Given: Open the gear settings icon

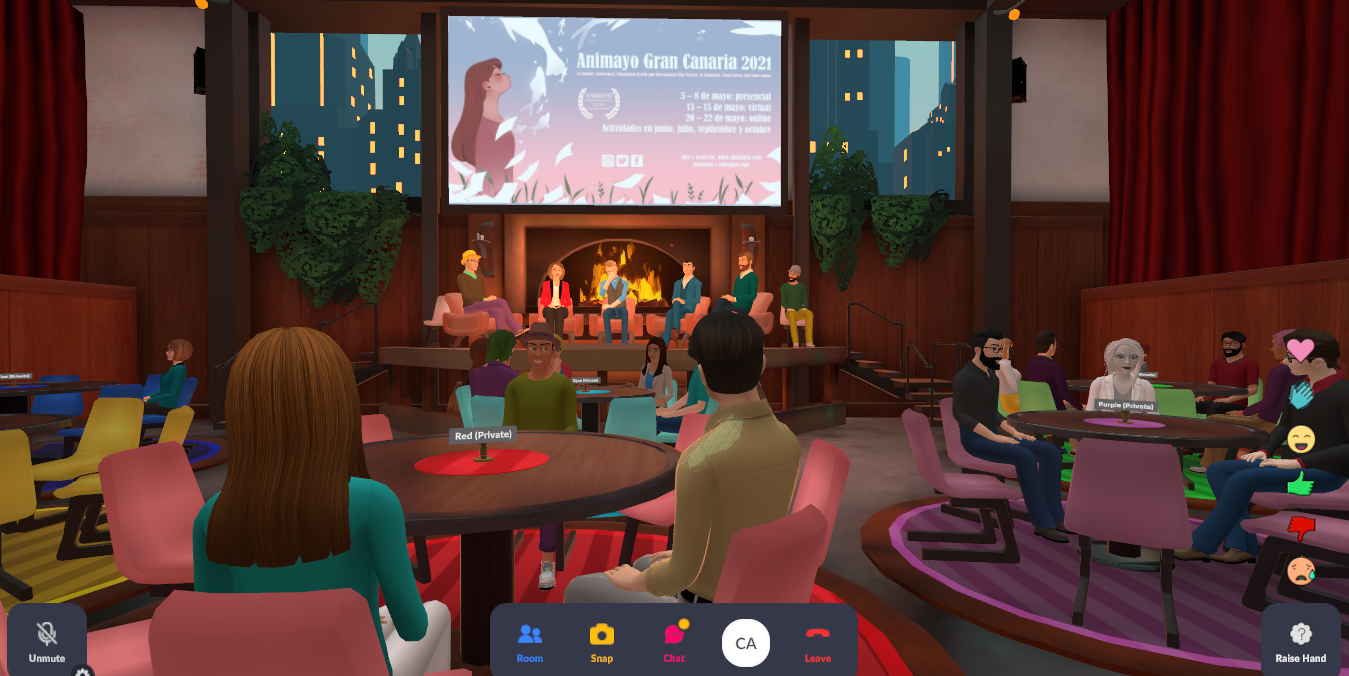Looking at the screenshot, I should (x=83, y=672).
